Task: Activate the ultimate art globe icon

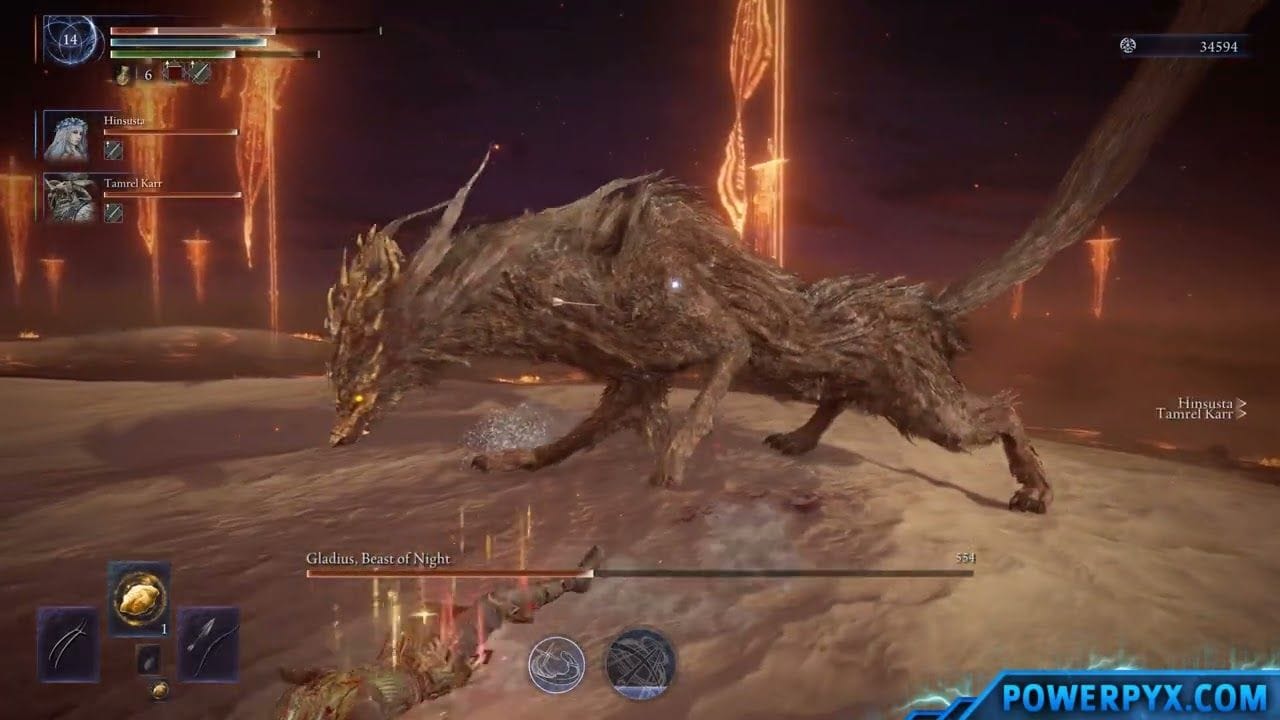Action: [x=640, y=663]
